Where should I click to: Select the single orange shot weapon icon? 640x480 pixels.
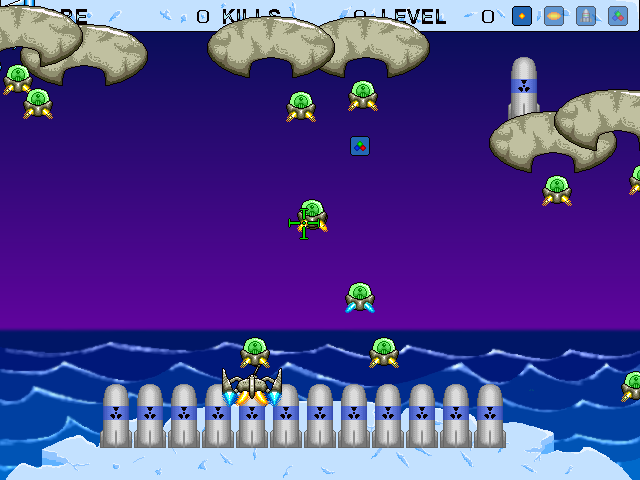tap(521, 16)
